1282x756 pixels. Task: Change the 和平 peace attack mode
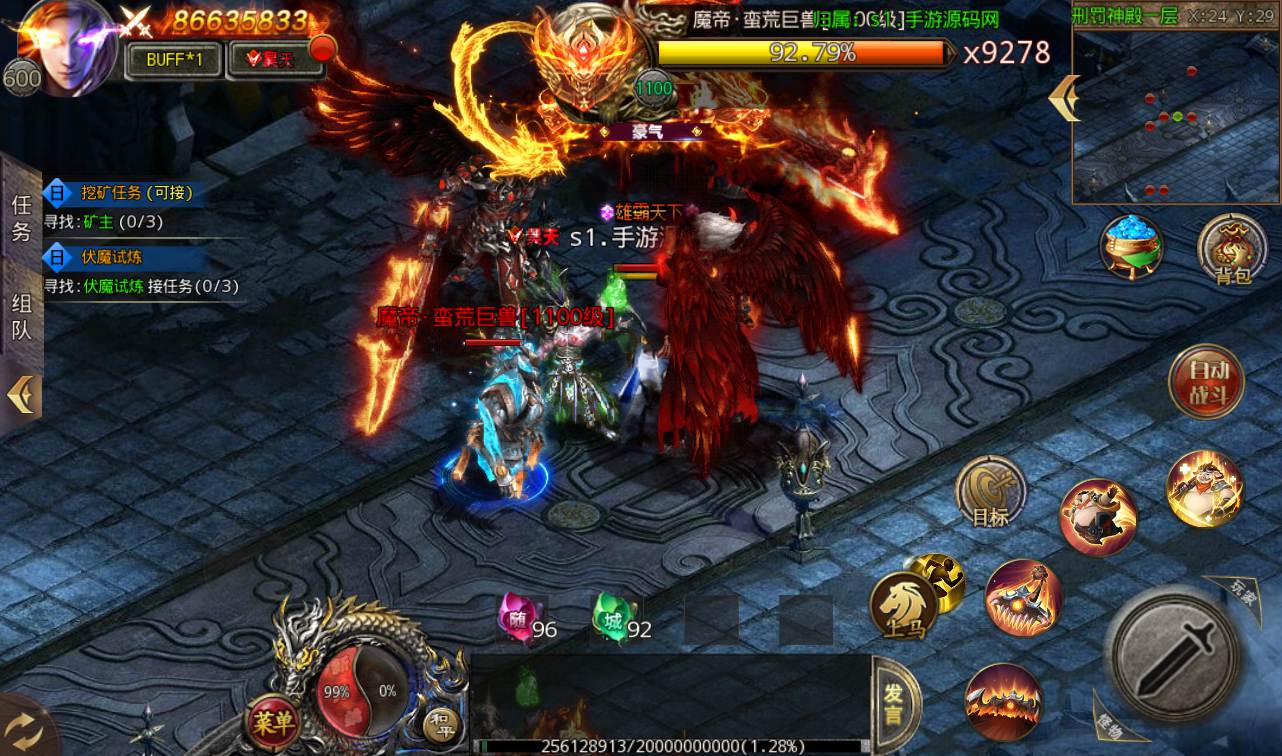[440, 721]
